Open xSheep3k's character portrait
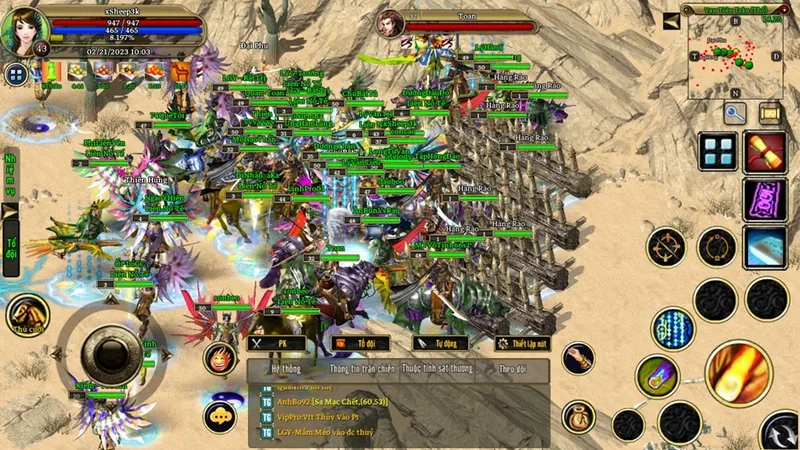Image resolution: width=800 pixels, height=450 pixels. pyautogui.click(x=24, y=30)
